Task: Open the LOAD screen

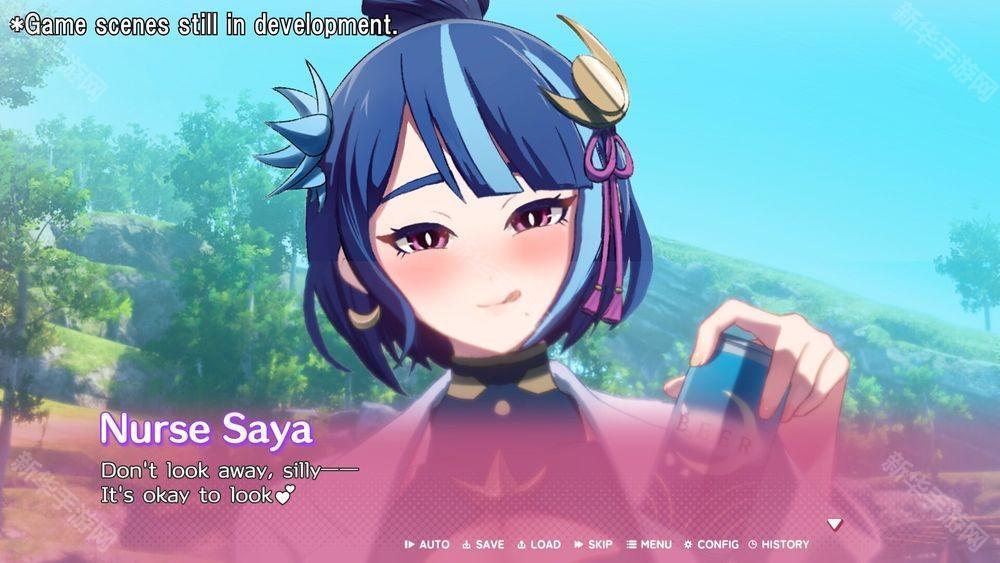Action: point(540,544)
